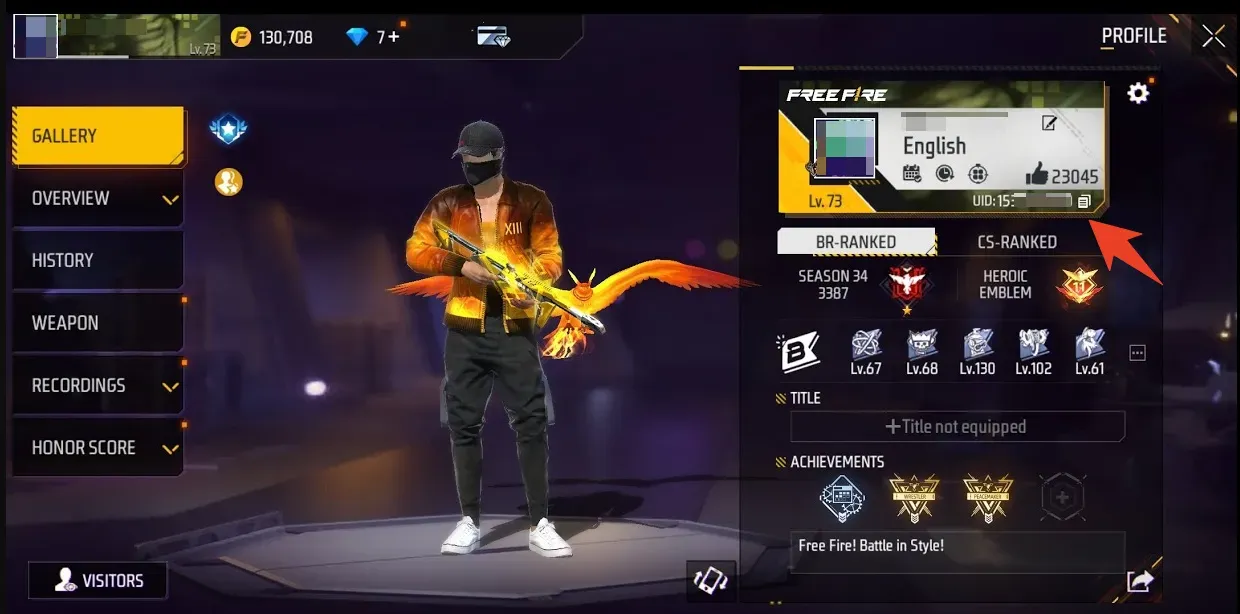Share the profile with the share arrow
The width and height of the screenshot is (1240, 614).
coord(1139,581)
